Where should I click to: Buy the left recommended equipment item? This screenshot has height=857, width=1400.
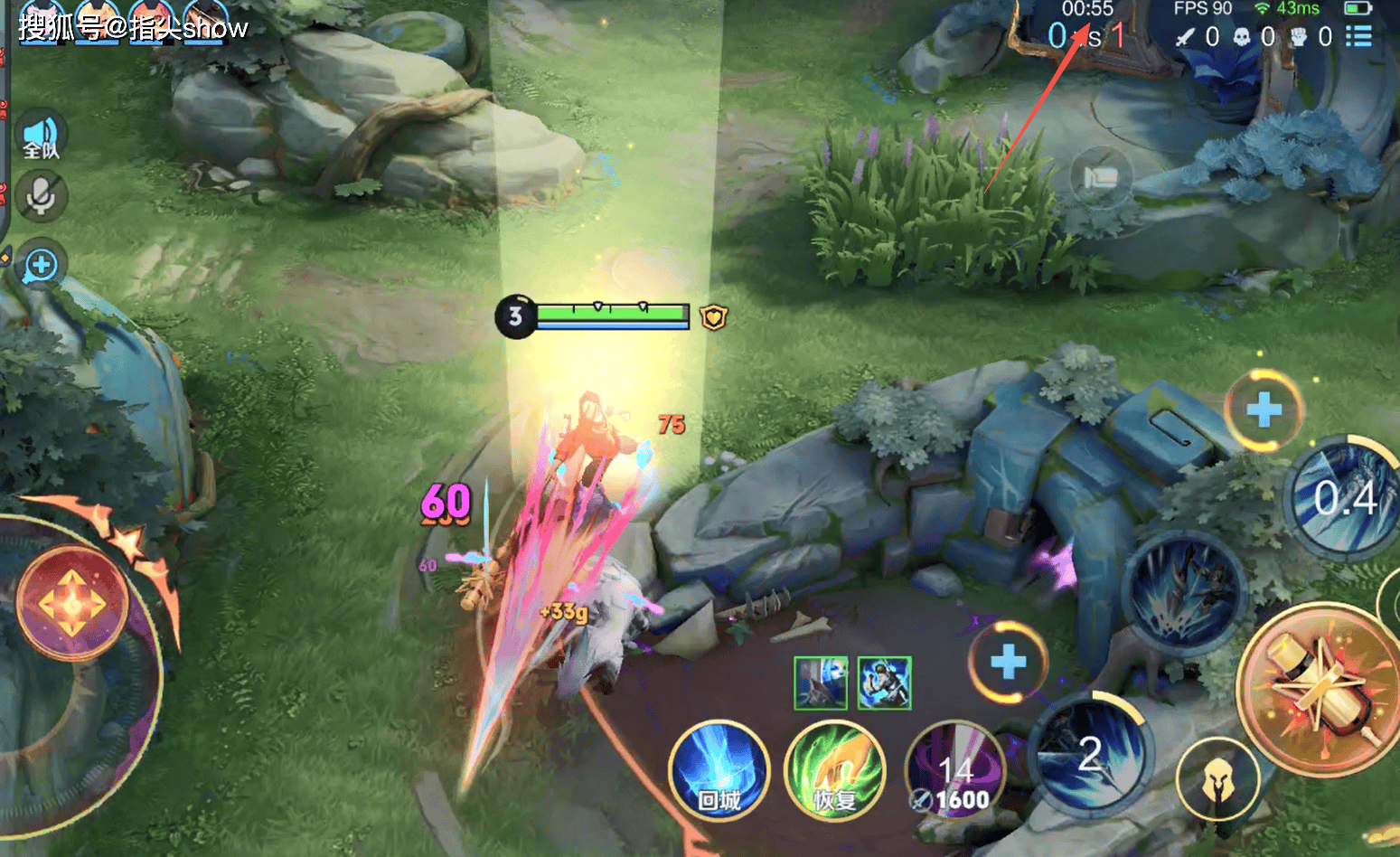point(821,683)
